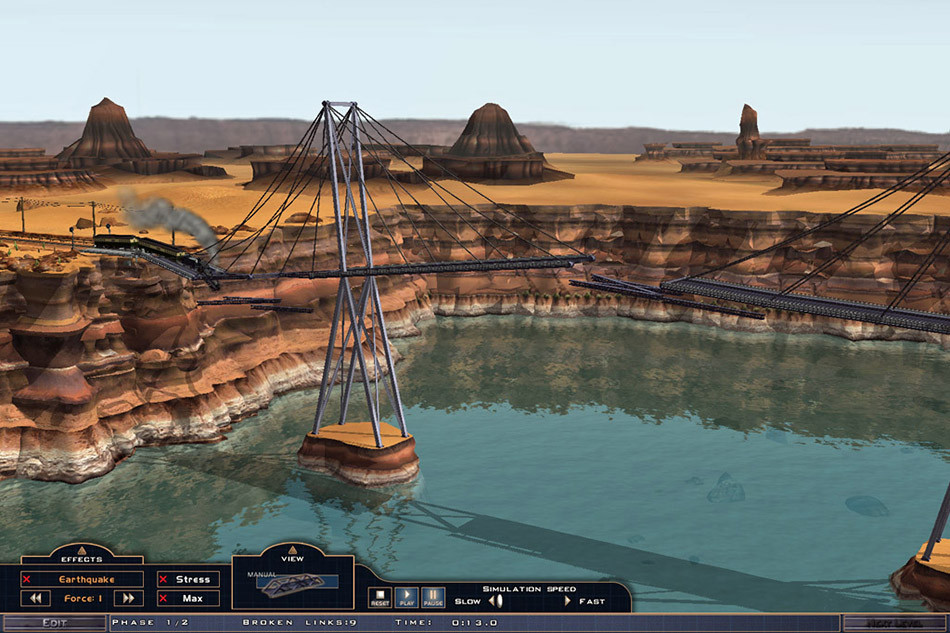The height and width of the screenshot is (633, 950).
Task: Play the simulation
Action: point(407,597)
